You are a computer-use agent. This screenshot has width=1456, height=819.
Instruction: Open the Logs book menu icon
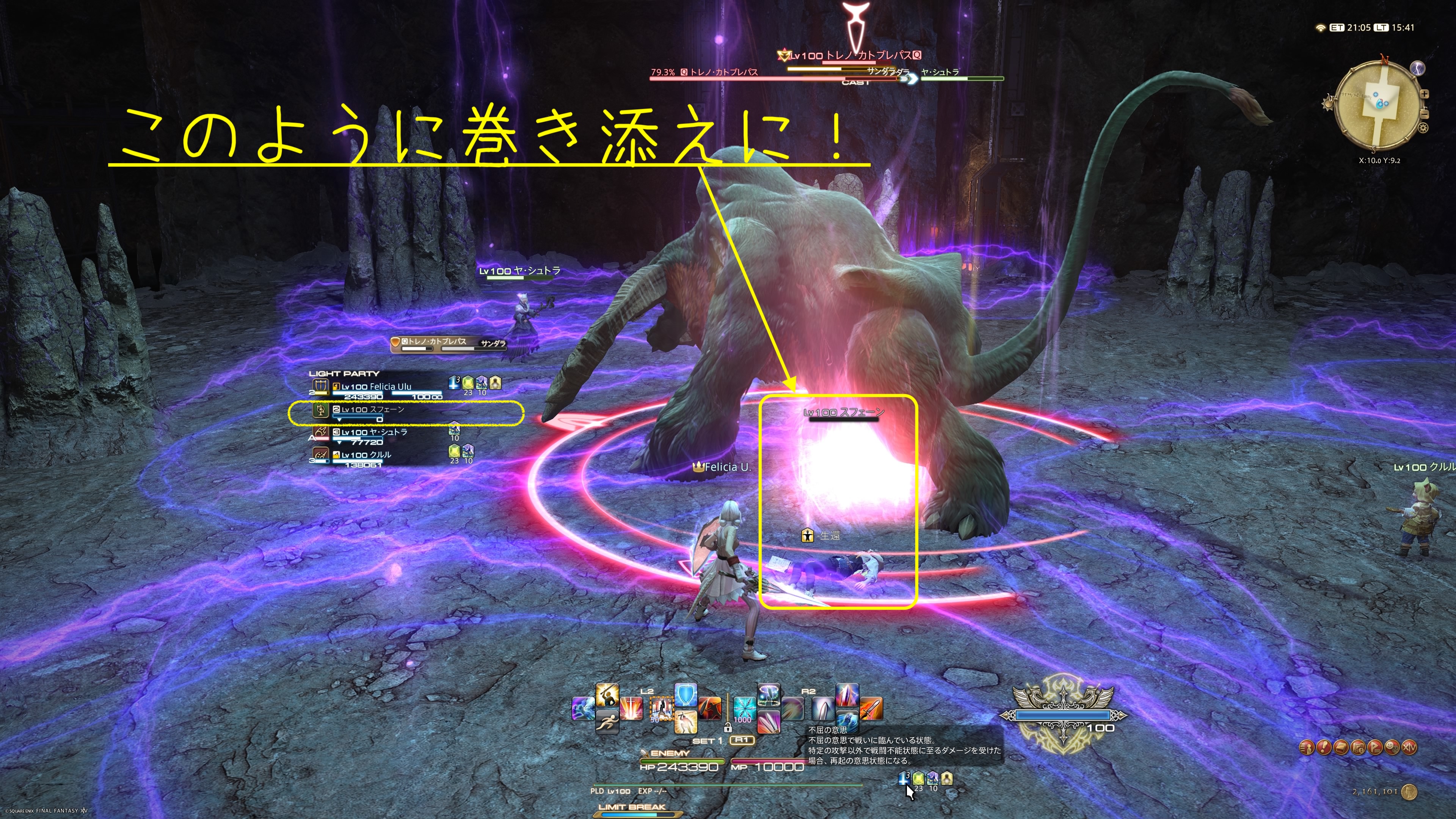pos(1341,748)
